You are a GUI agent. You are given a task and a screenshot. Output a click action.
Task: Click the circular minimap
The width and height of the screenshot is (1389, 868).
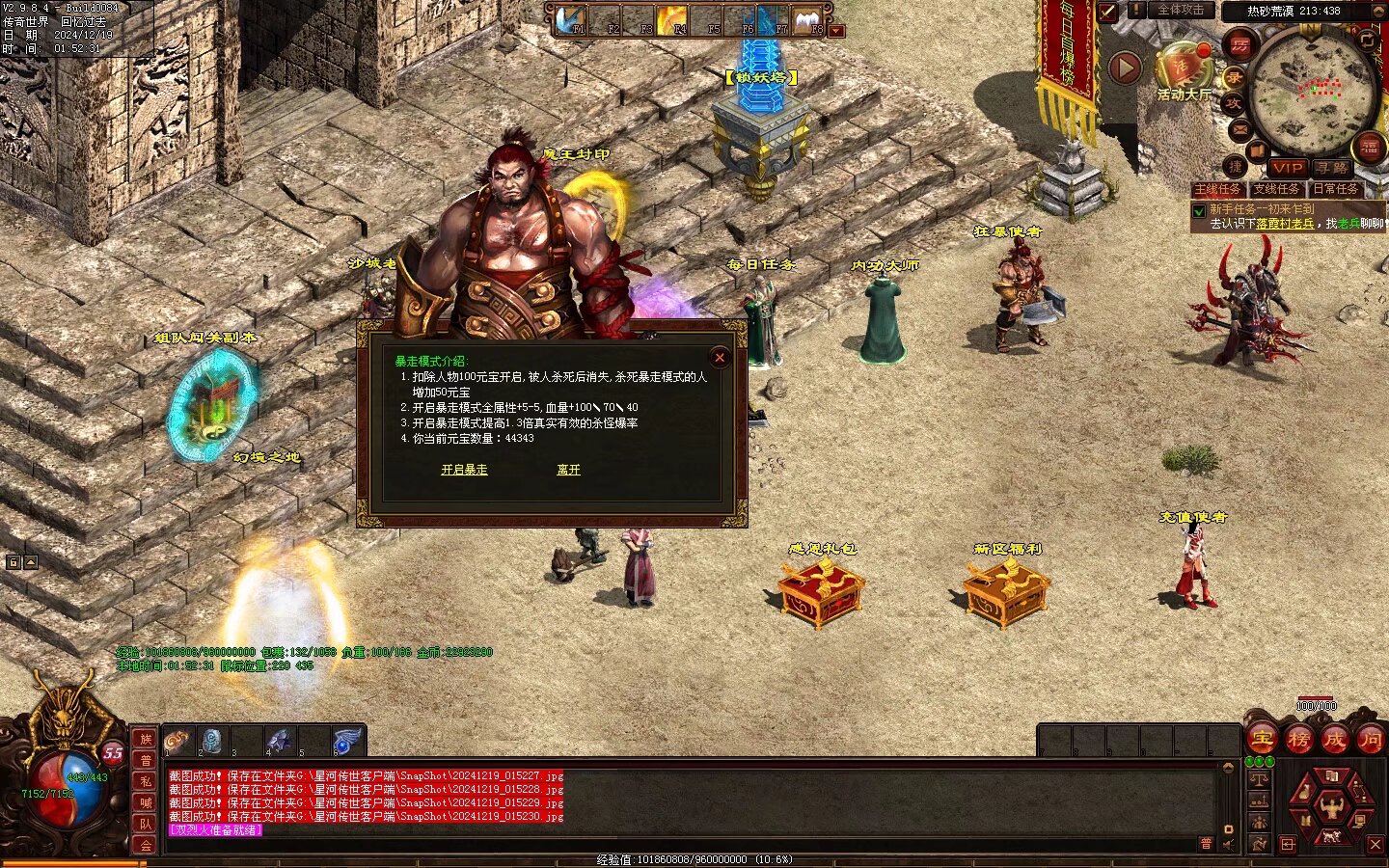pos(1312,89)
